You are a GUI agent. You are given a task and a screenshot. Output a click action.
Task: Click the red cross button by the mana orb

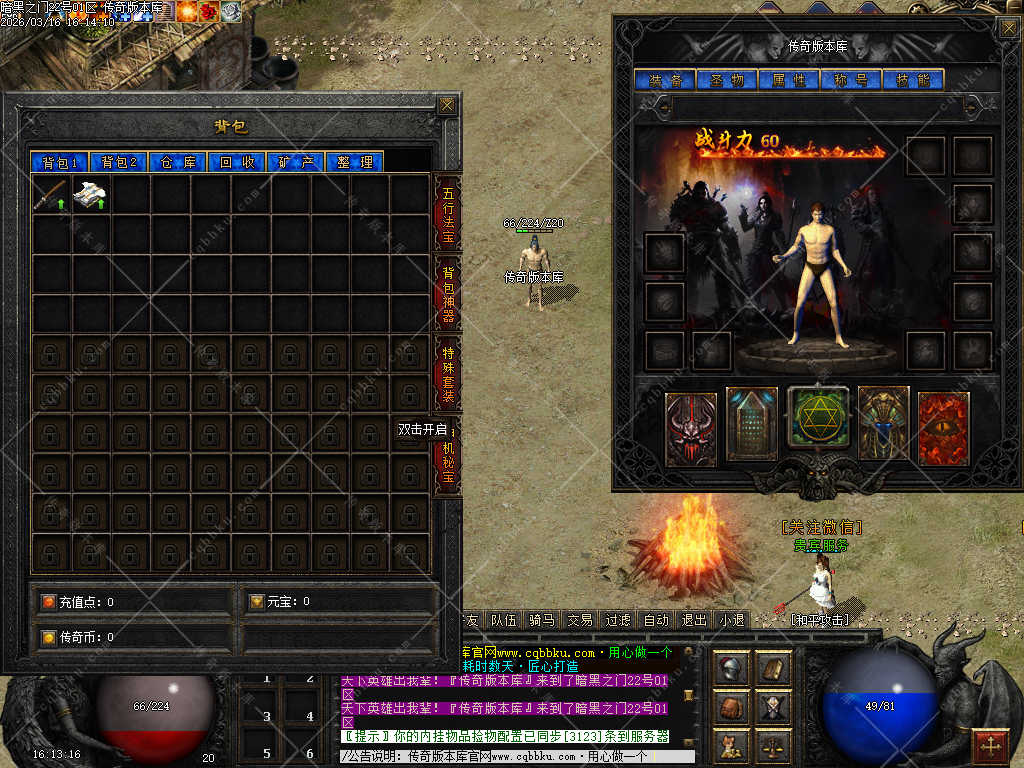pos(990,746)
